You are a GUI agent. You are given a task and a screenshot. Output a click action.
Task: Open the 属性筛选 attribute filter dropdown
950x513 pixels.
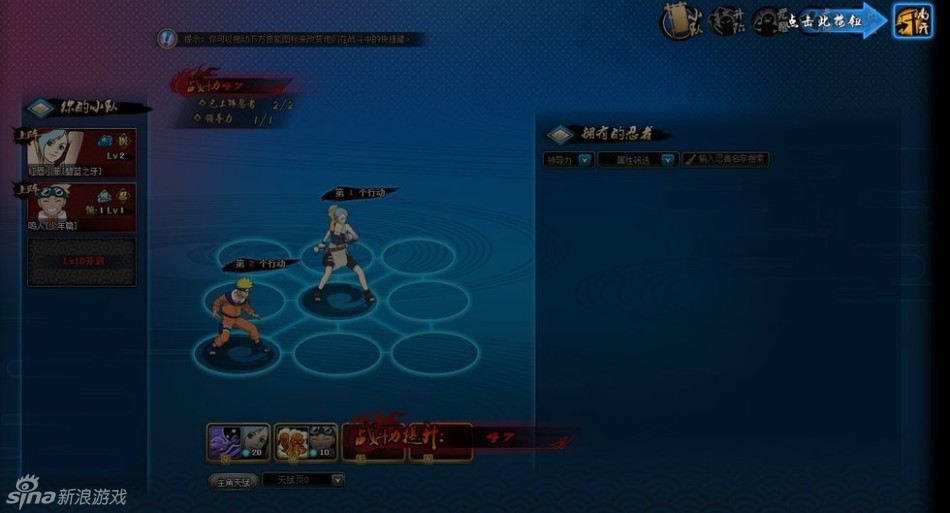coord(638,159)
